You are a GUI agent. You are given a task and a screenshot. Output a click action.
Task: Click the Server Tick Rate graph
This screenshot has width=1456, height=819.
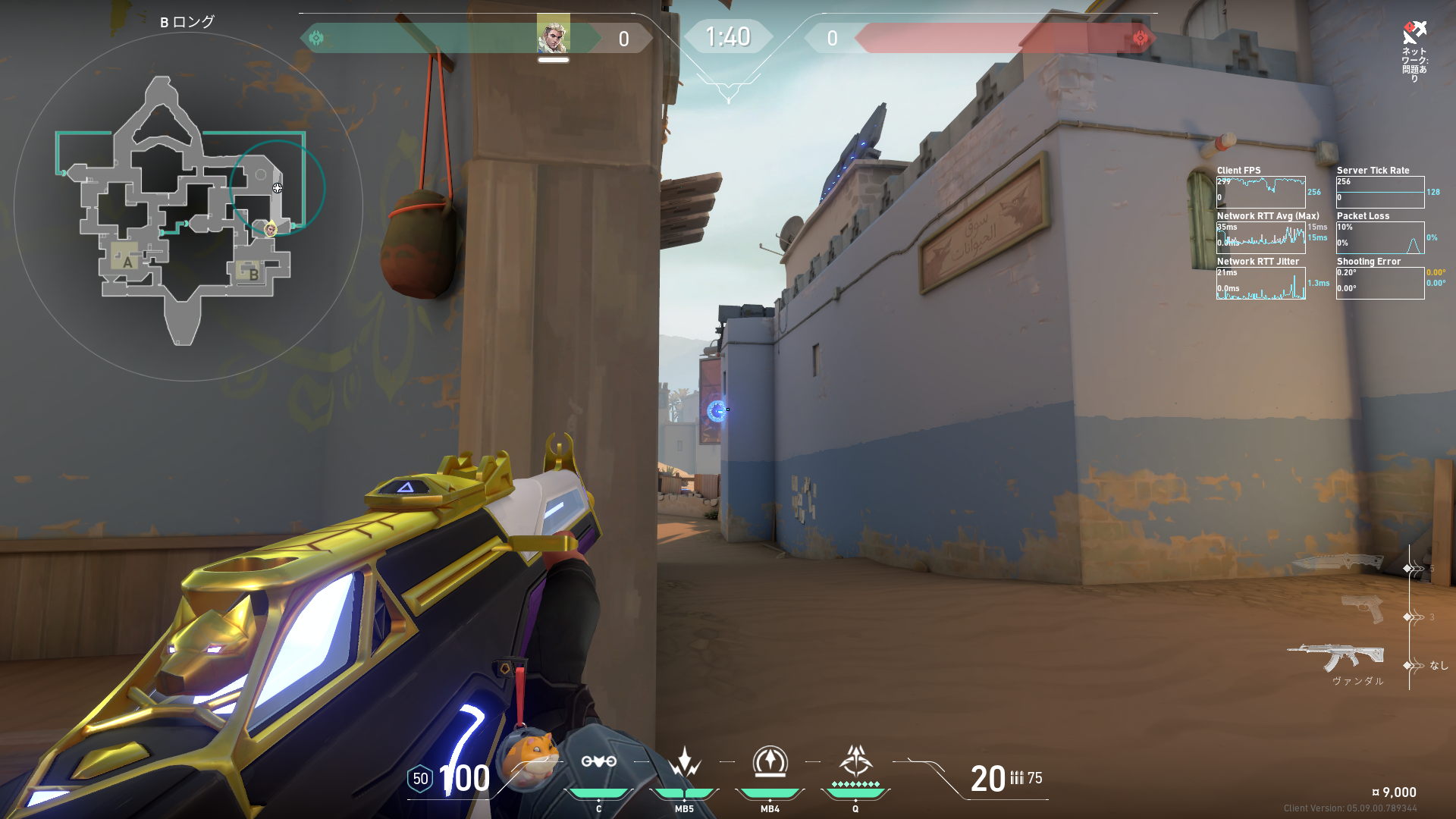(x=1379, y=193)
